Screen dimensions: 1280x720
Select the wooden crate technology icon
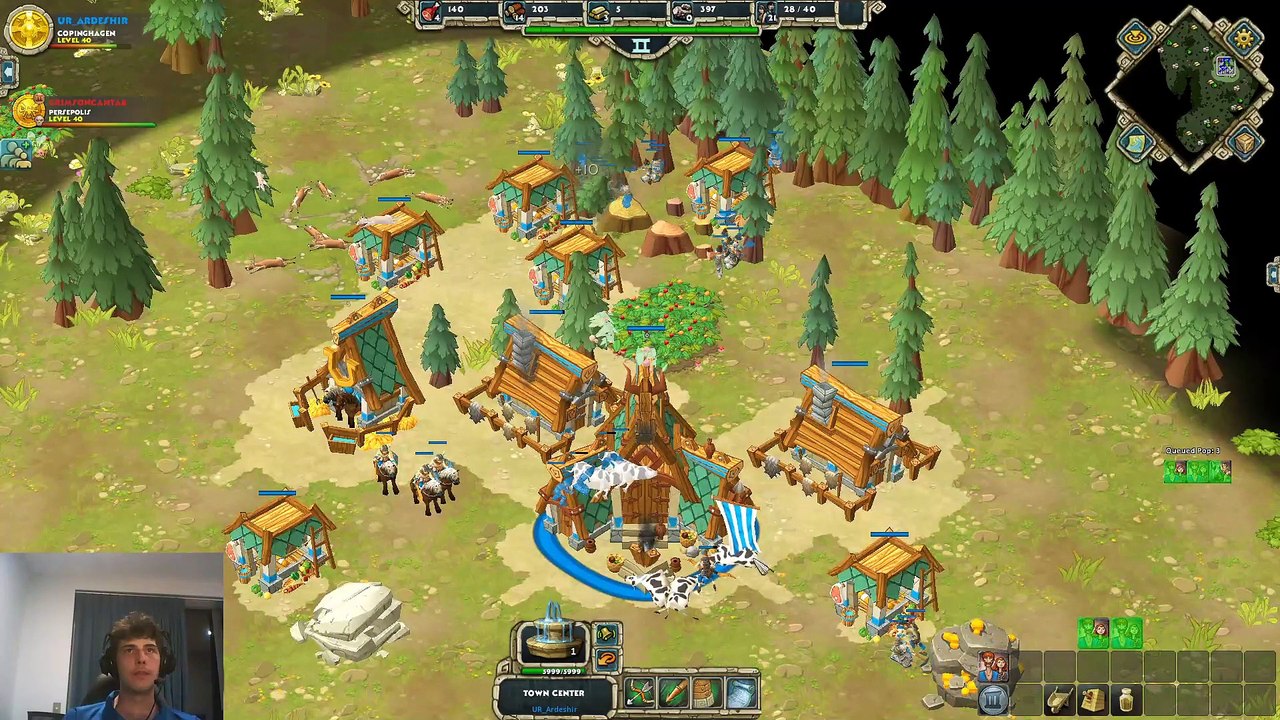click(x=1093, y=700)
